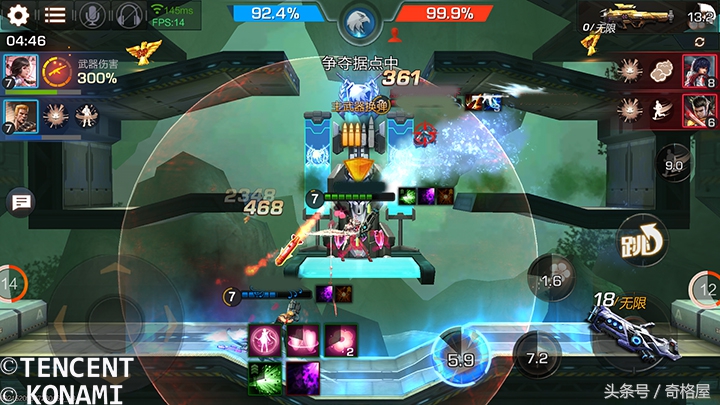Tap the jump button
This screenshot has width=720, height=405.
point(642,239)
